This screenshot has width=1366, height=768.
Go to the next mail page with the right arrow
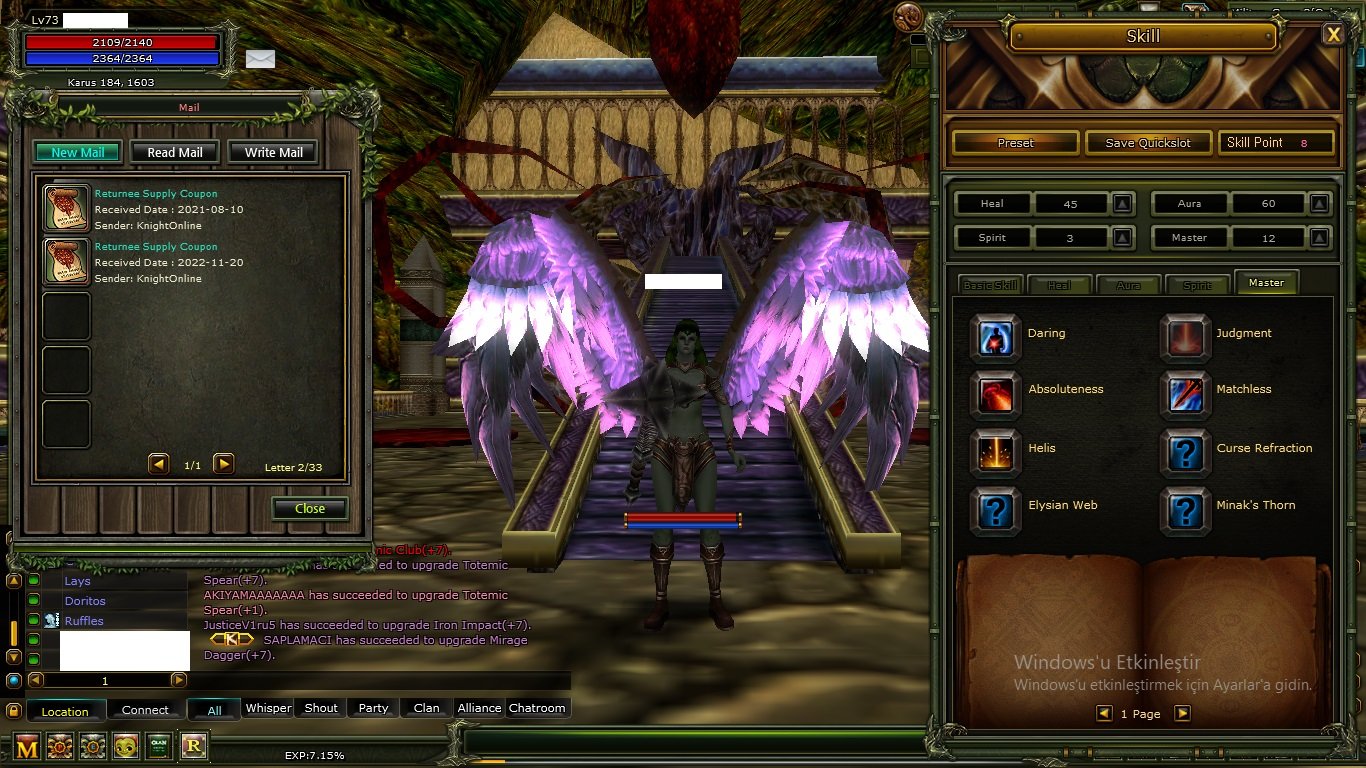224,463
